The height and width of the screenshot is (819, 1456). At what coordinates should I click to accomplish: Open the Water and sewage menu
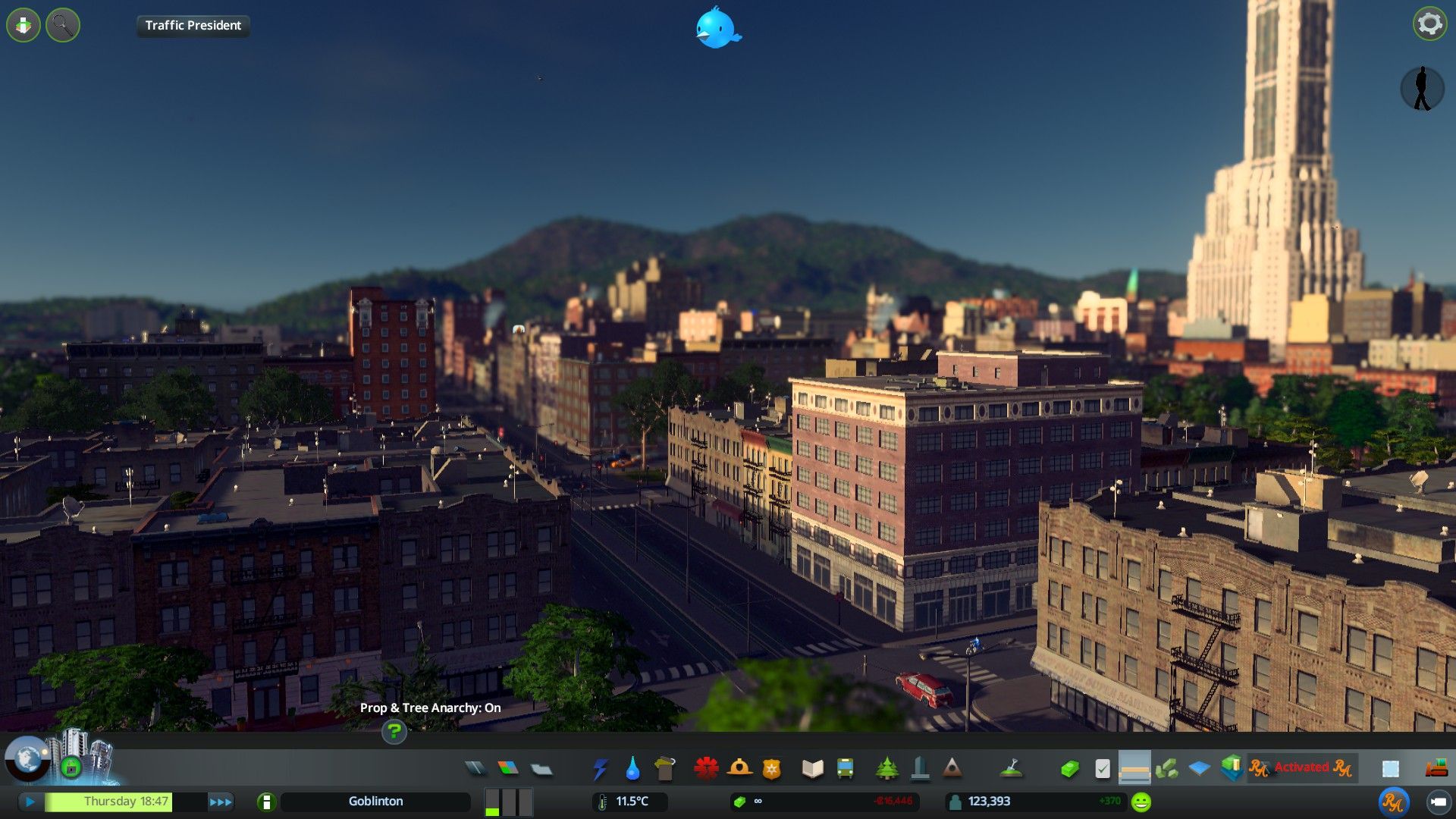click(x=632, y=769)
